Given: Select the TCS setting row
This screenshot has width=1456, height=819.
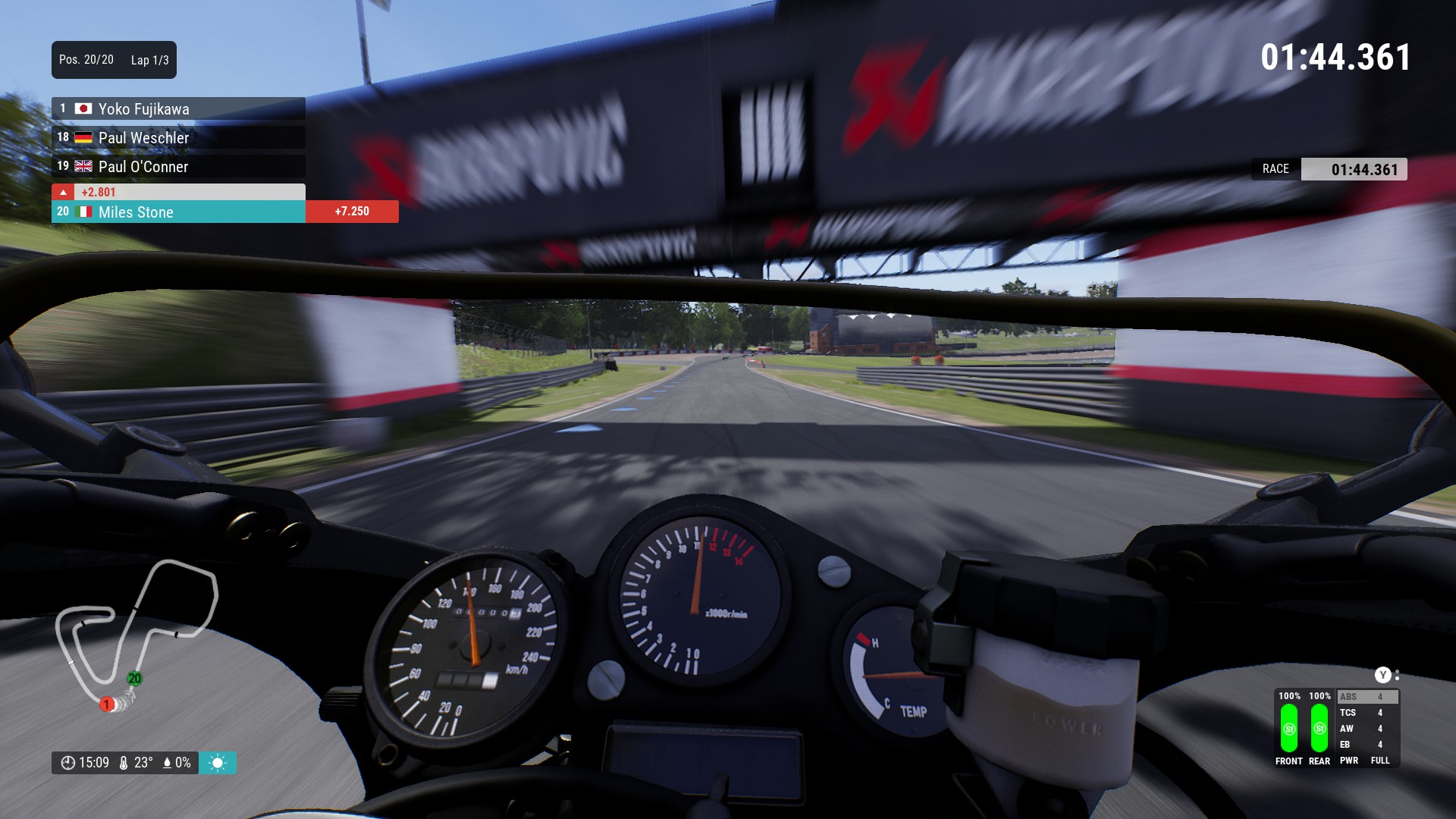Looking at the screenshot, I should [1367, 713].
